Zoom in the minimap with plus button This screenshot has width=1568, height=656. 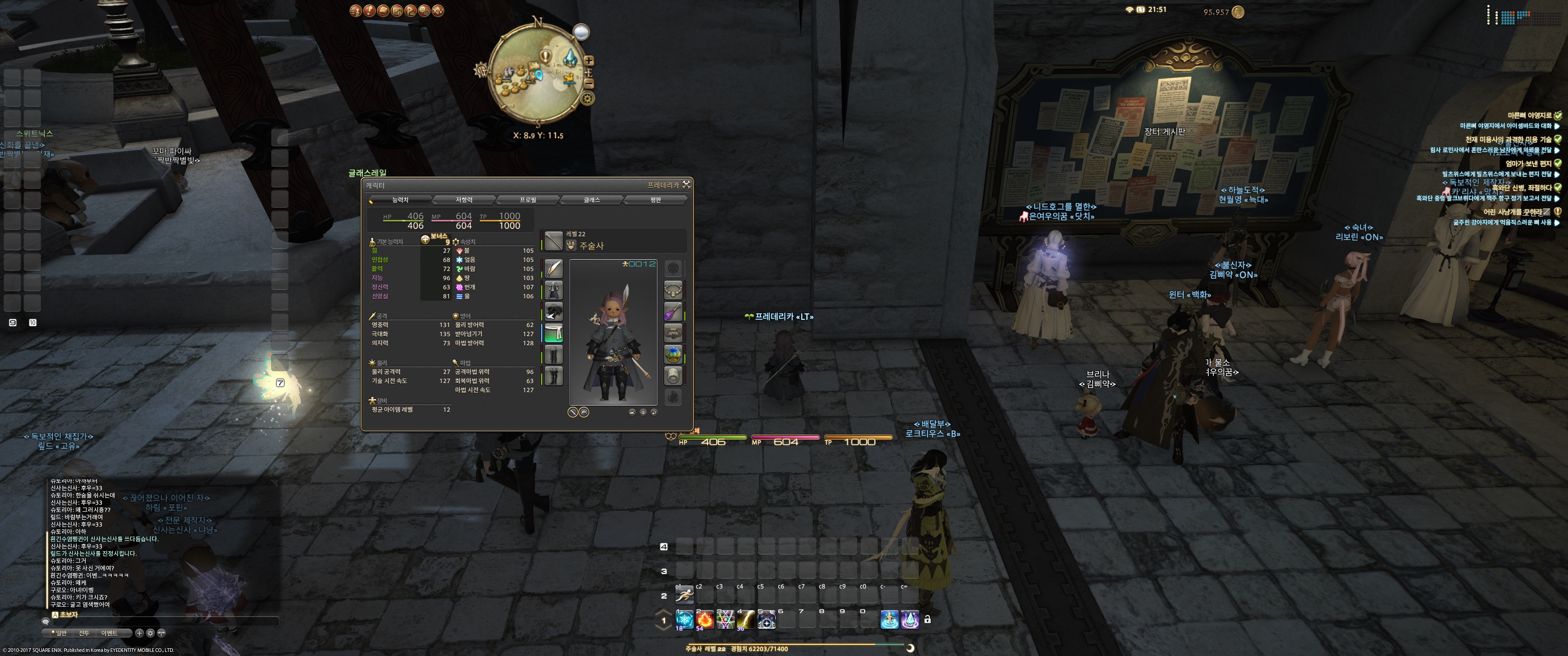588,61
